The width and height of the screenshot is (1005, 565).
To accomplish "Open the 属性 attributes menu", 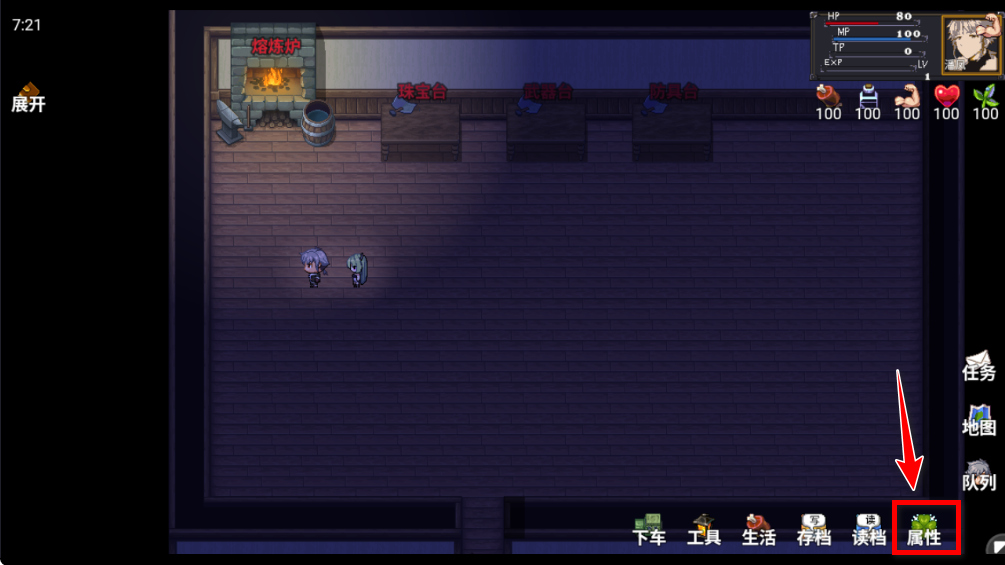I will pos(924,529).
